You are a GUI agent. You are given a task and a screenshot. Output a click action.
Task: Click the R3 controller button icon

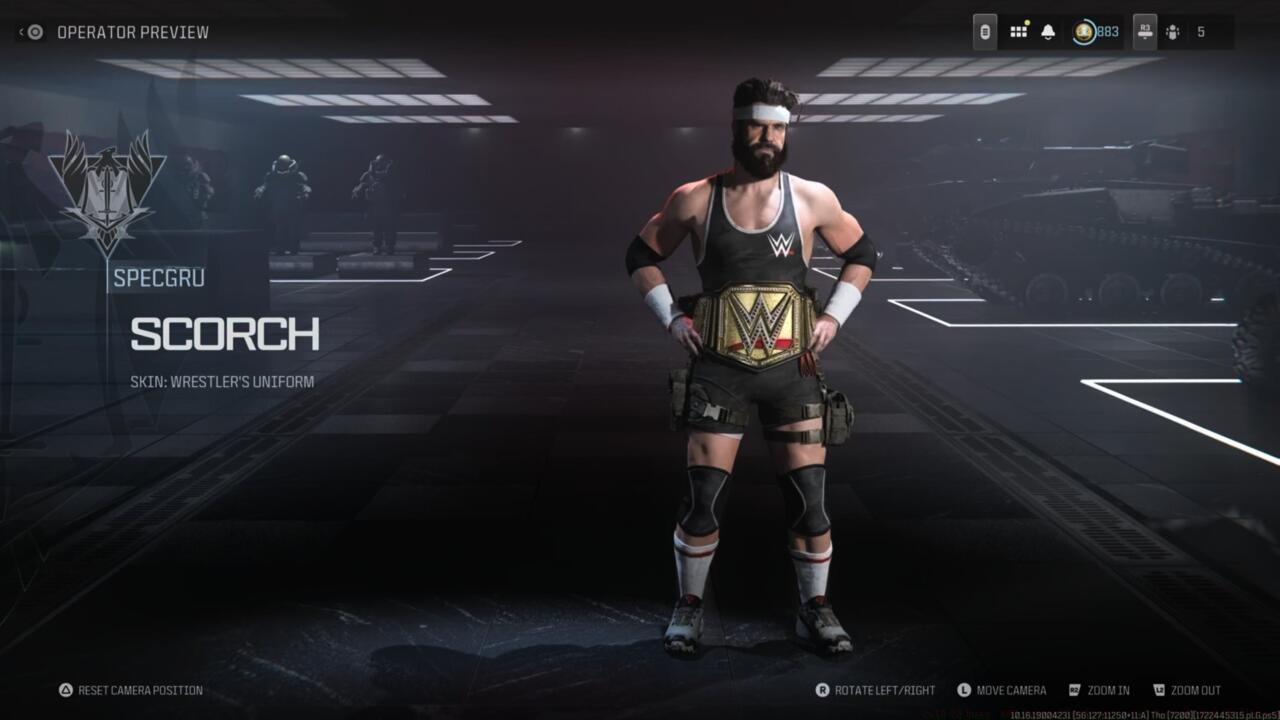pos(1145,31)
